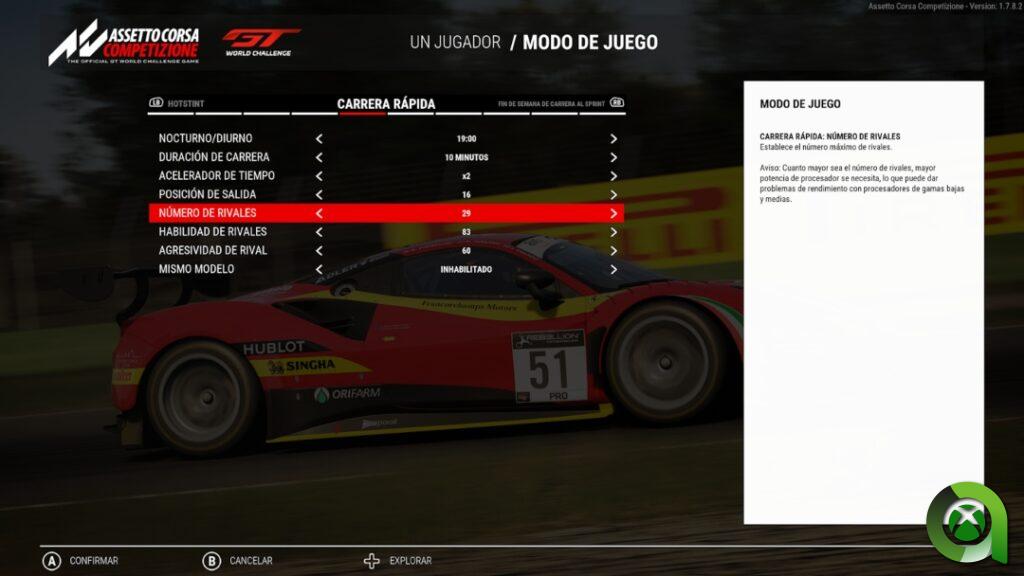Image resolution: width=1024 pixels, height=576 pixels.
Task: Shorten Duración de Carrera with left arrow
Action: click(x=319, y=157)
